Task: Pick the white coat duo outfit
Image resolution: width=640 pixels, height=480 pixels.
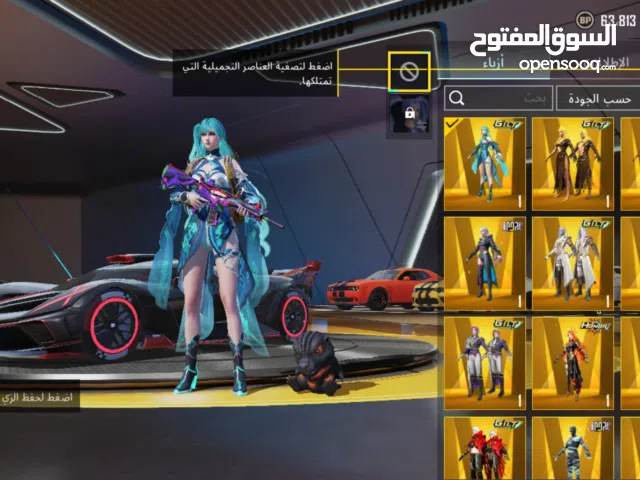Action: 572,263
